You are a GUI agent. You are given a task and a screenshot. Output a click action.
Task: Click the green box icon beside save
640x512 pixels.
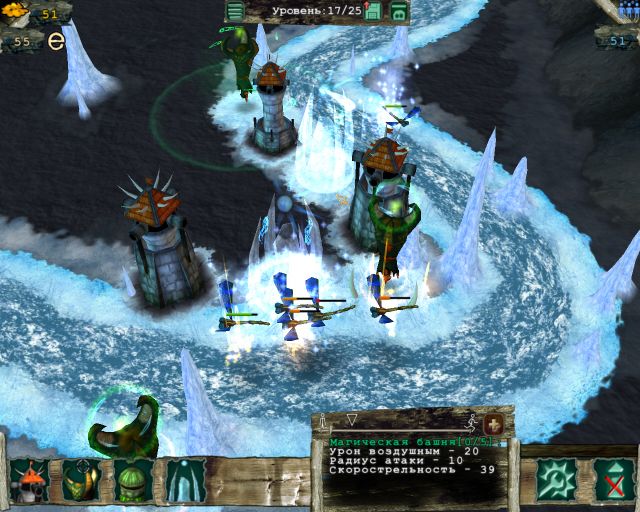398,12
